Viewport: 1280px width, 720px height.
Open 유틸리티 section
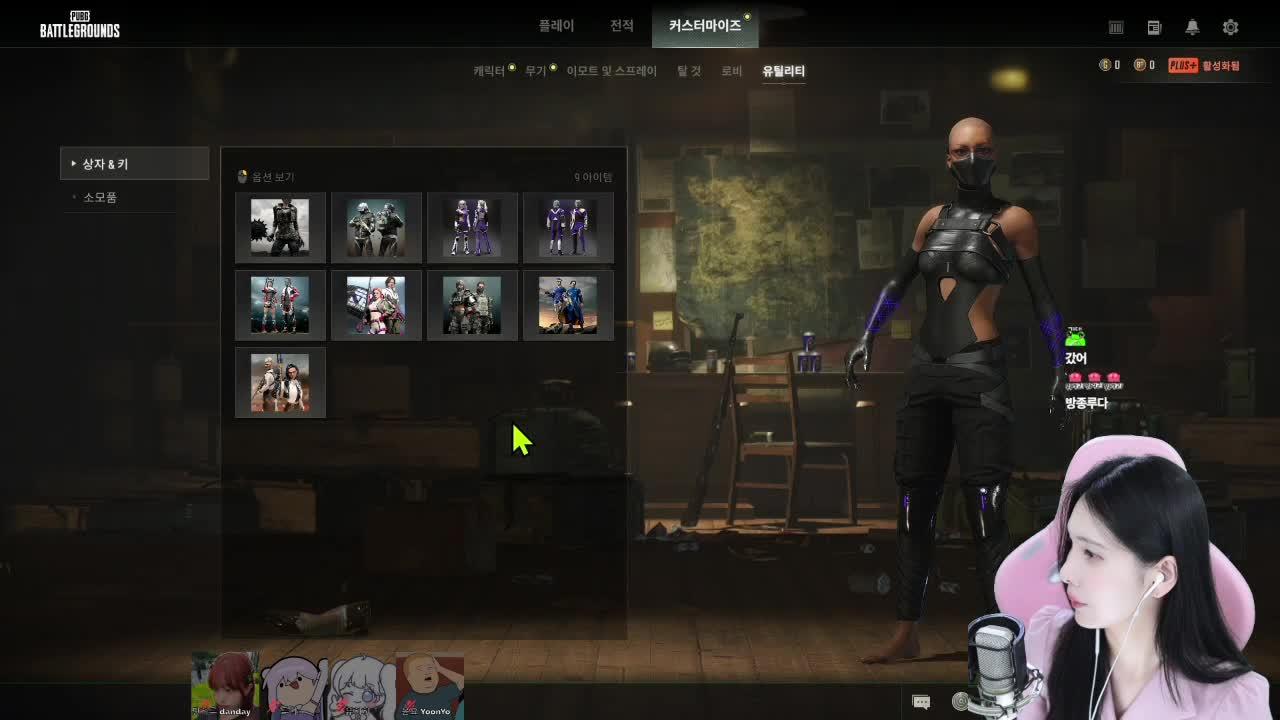click(x=784, y=70)
